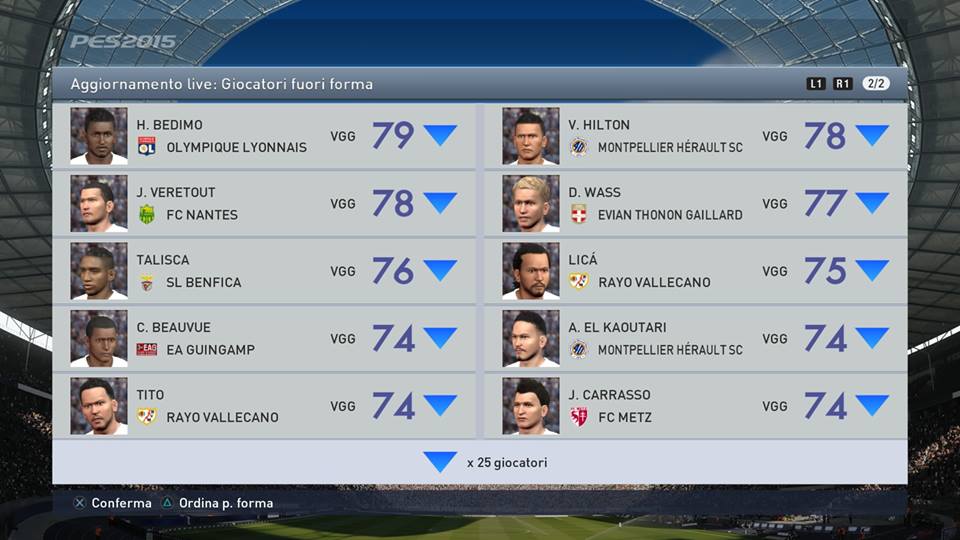Choose the J. Veretout FC Nantes row
The image size is (960, 540).
(x=264, y=203)
